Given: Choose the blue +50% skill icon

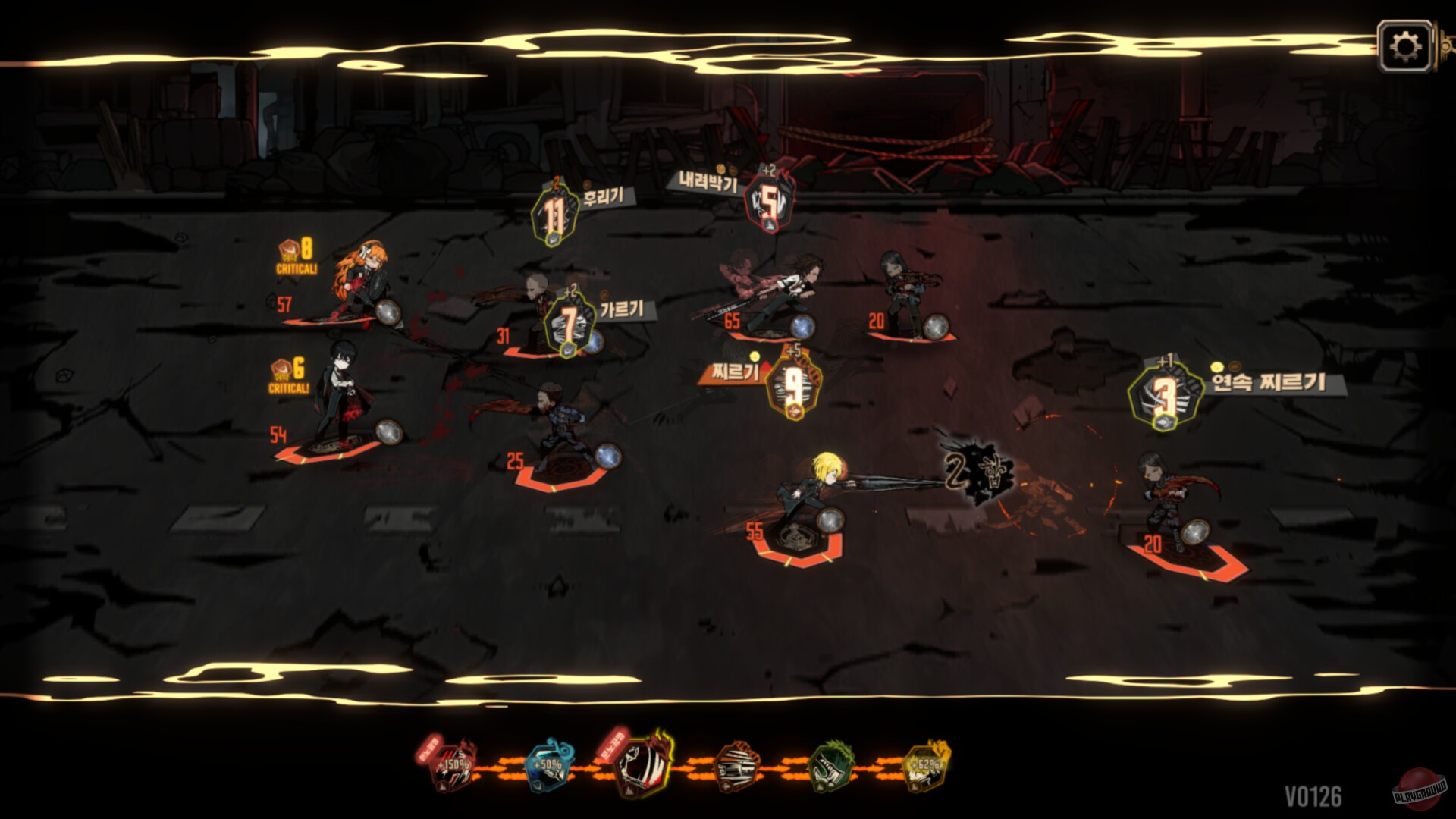Looking at the screenshot, I should [x=548, y=766].
